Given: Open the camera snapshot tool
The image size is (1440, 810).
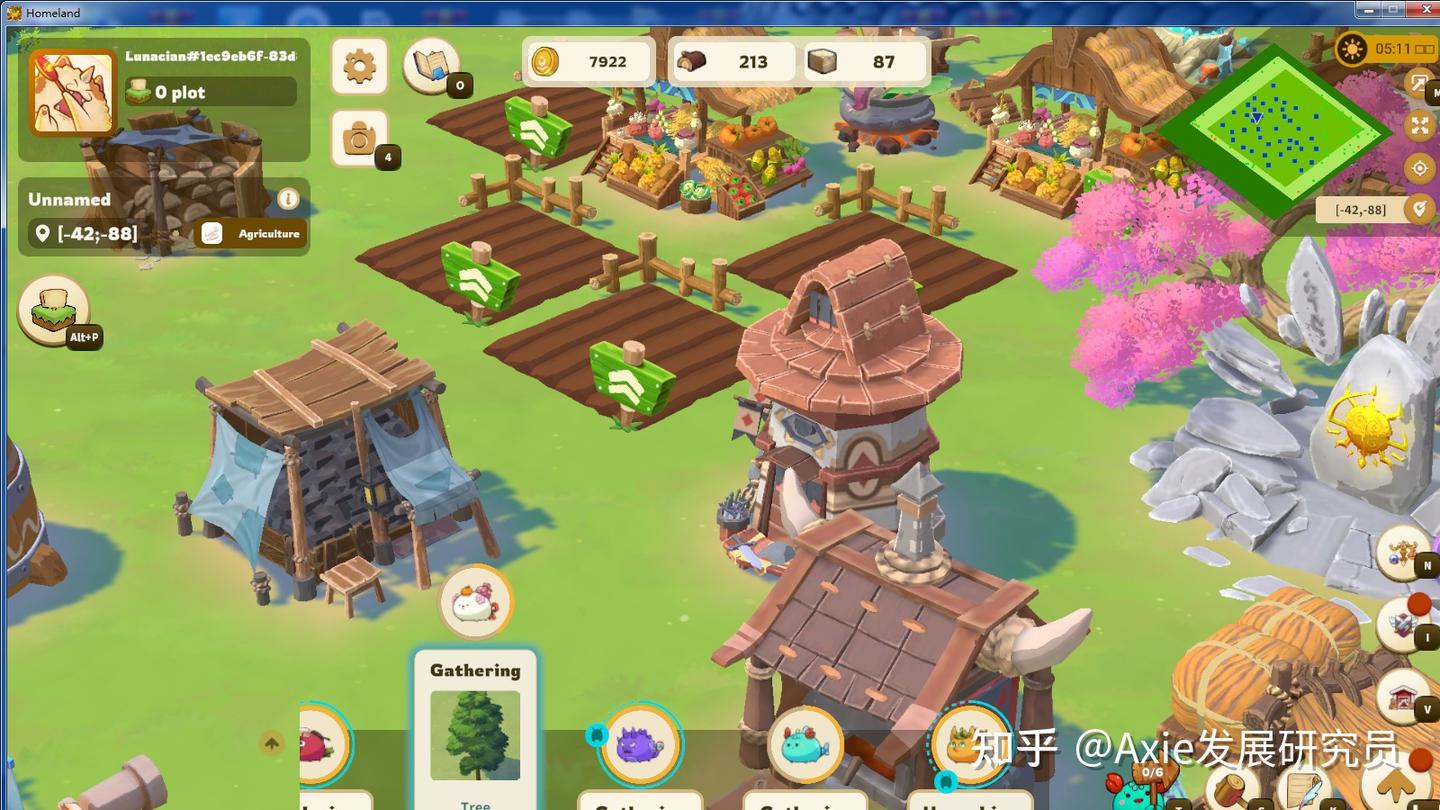Looking at the screenshot, I should [x=360, y=136].
